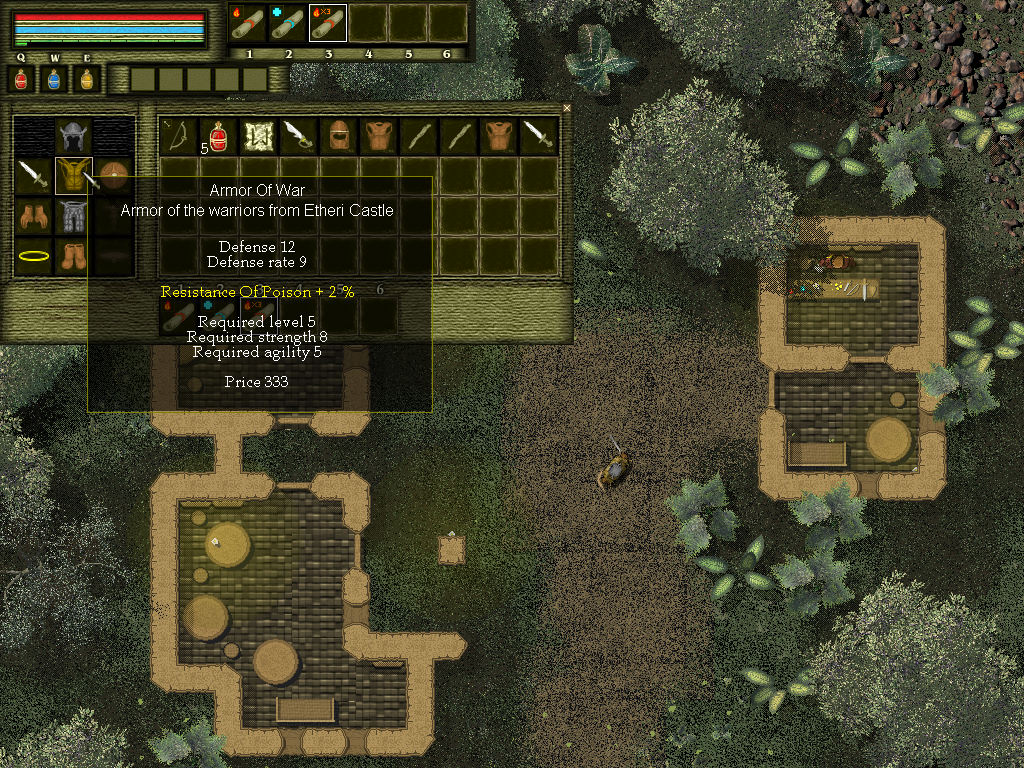Select the equipped Armor Of War chestpiece
The image size is (1024, 768).
tap(73, 177)
